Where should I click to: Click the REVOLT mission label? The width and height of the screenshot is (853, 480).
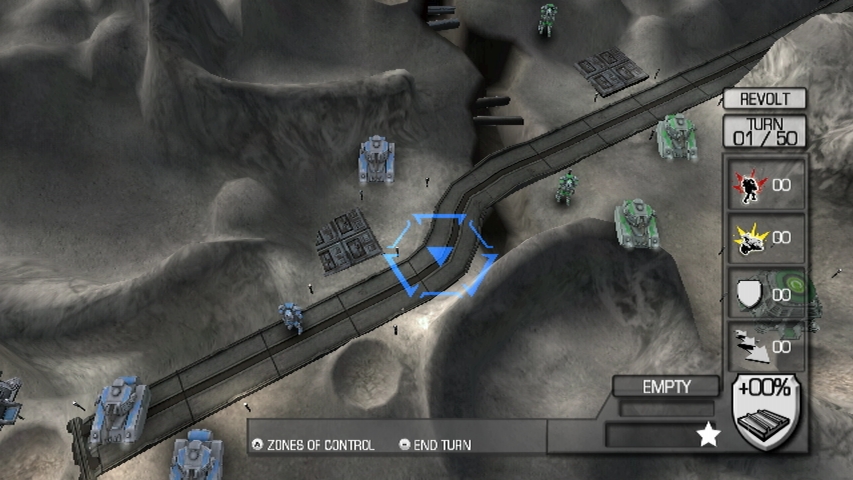765,99
